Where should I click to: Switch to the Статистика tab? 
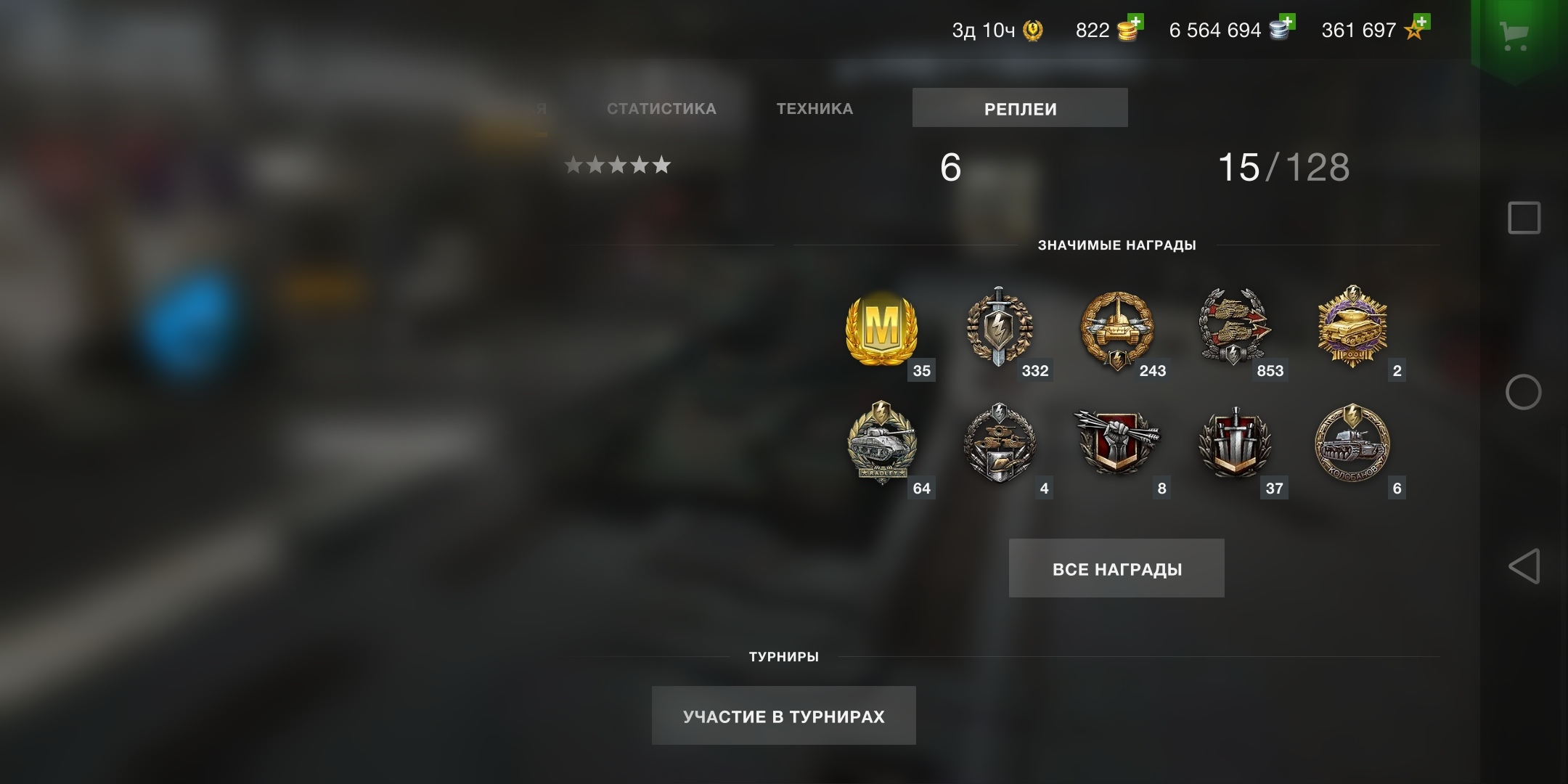coord(661,109)
